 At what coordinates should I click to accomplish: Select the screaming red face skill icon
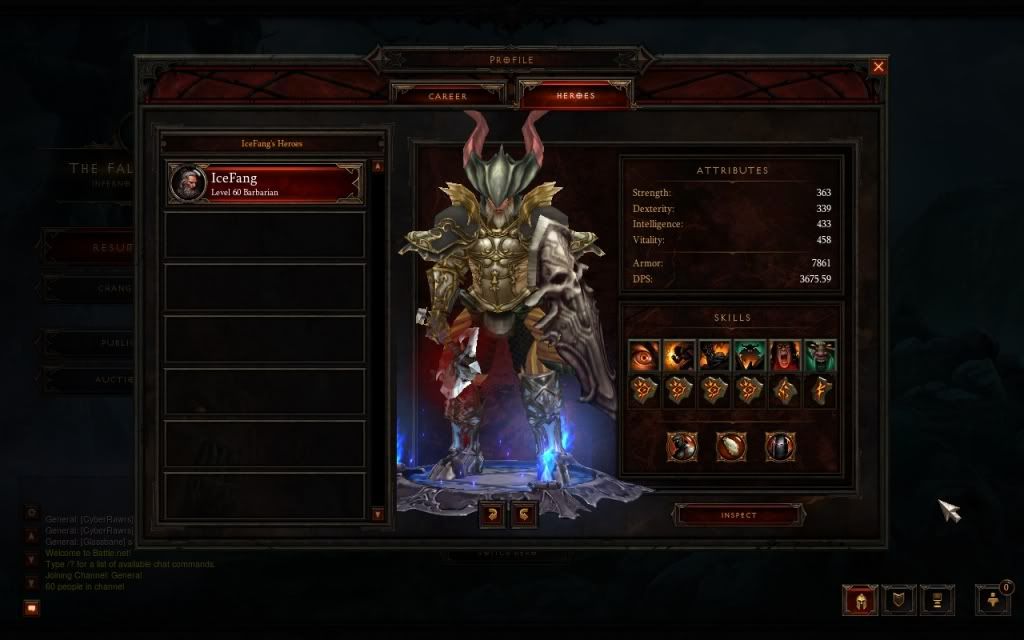click(x=785, y=355)
